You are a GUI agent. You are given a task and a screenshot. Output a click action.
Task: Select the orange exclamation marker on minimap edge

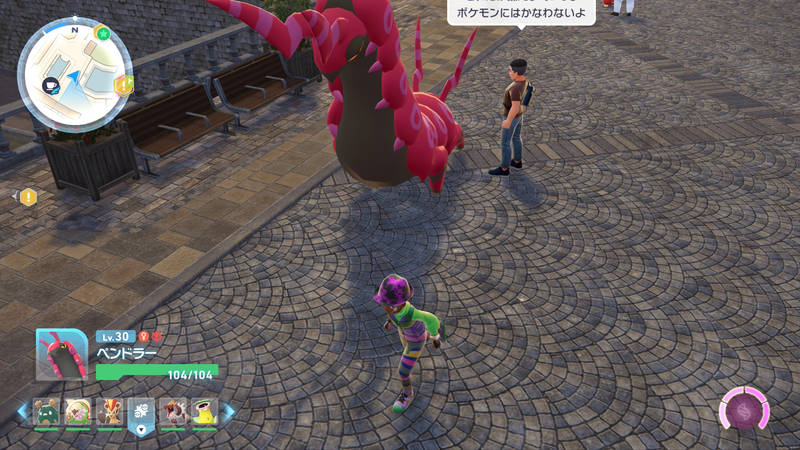pyautogui.click(x=123, y=85)
